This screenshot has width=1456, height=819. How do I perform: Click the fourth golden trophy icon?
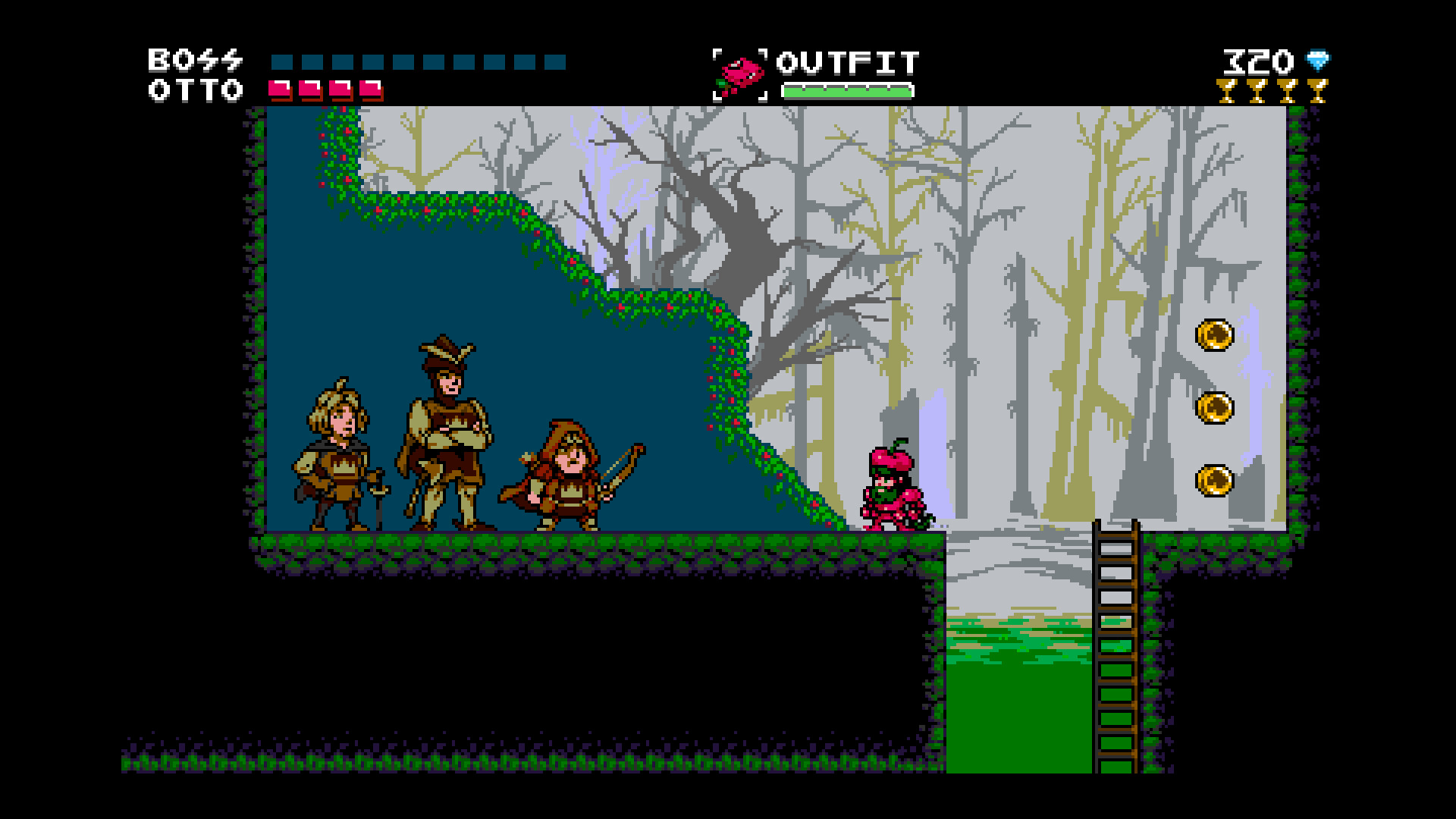click(1318, 93)
